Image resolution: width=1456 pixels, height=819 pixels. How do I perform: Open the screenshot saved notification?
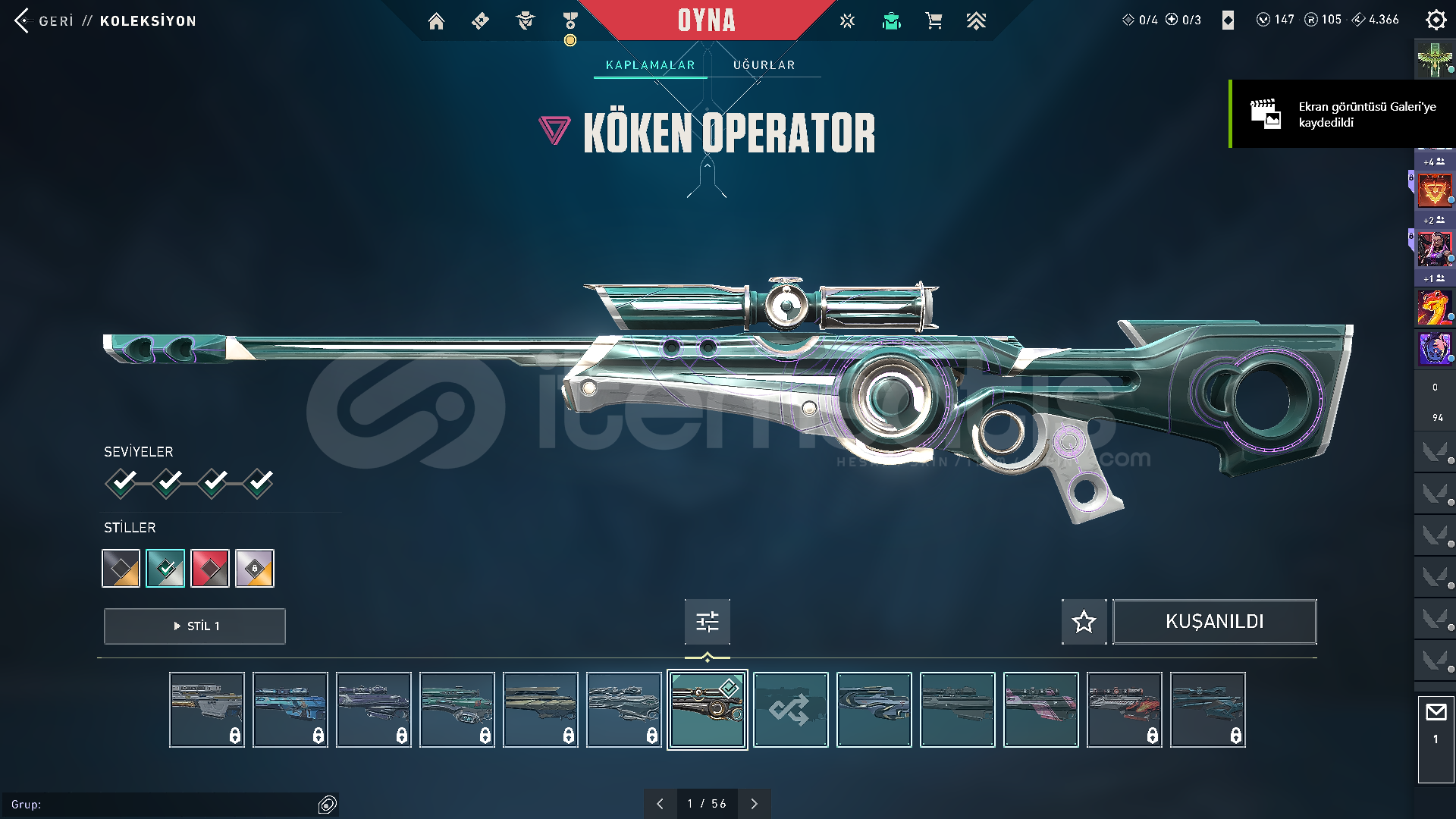click(x=1342, y=115)
